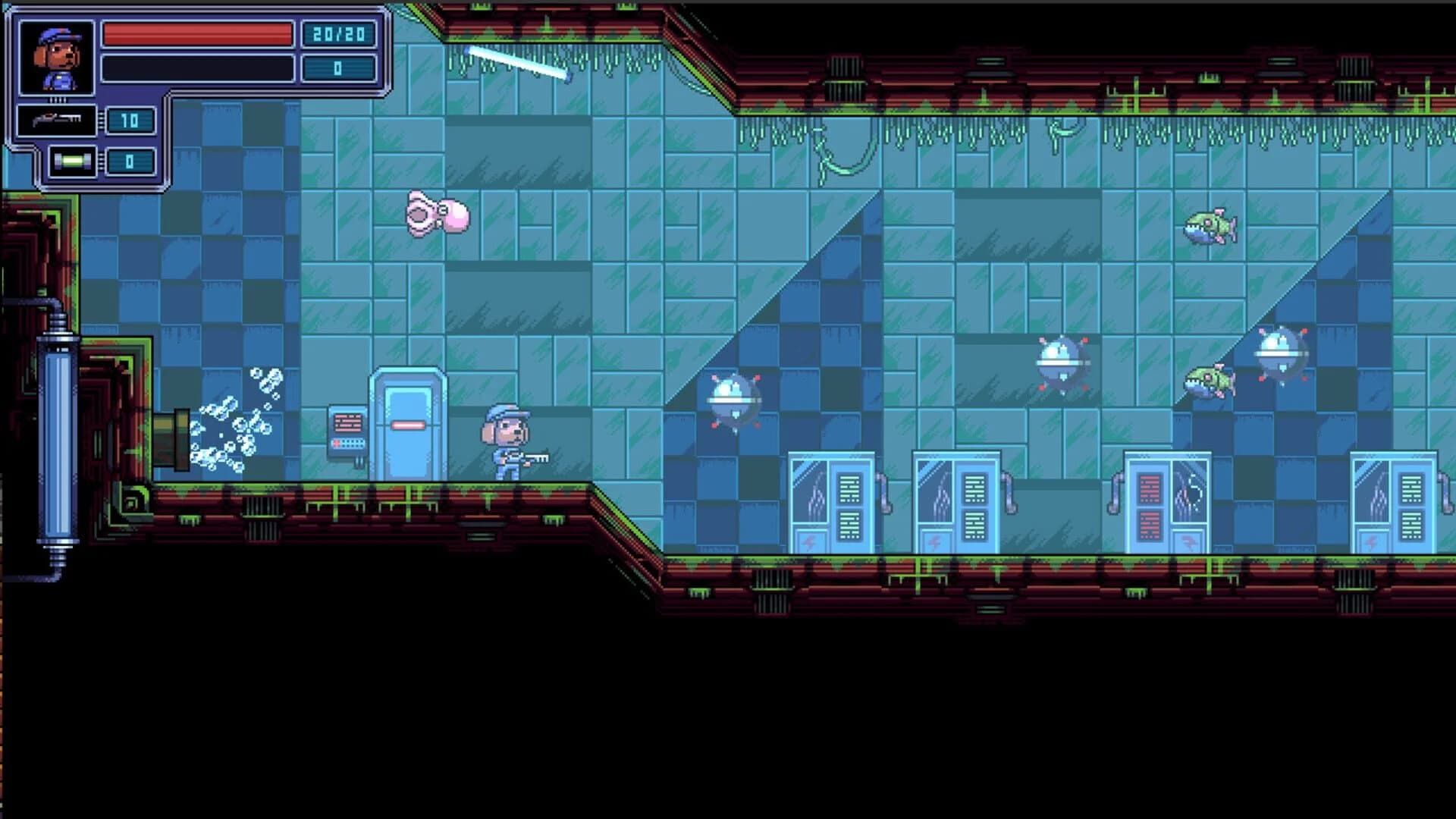Click the green energy cell item icon
The image size is (1456, 819).
[x=72, y=161]
